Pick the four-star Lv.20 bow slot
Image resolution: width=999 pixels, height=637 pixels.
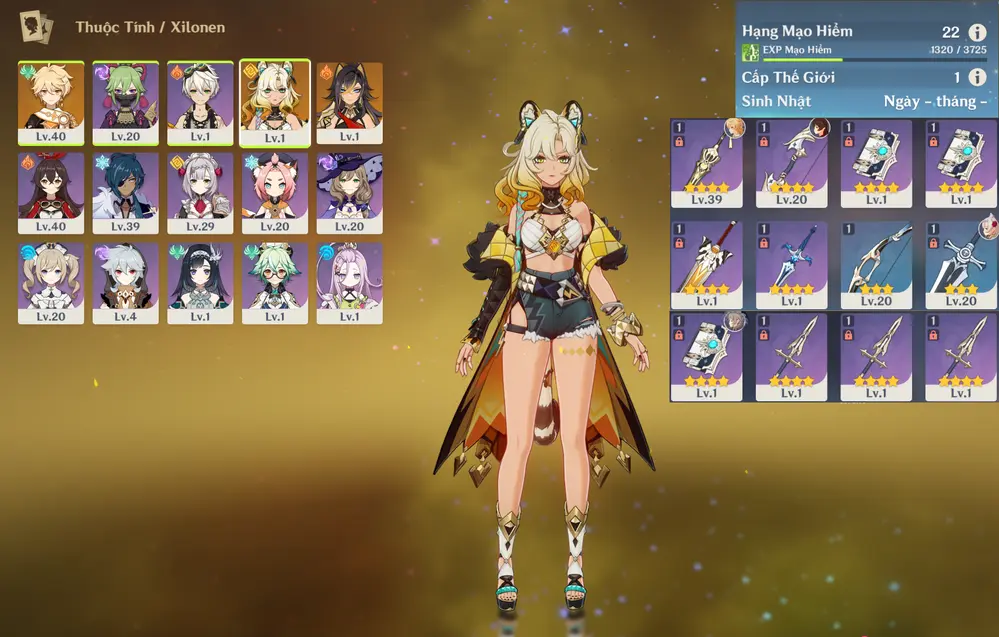(791, 161)
